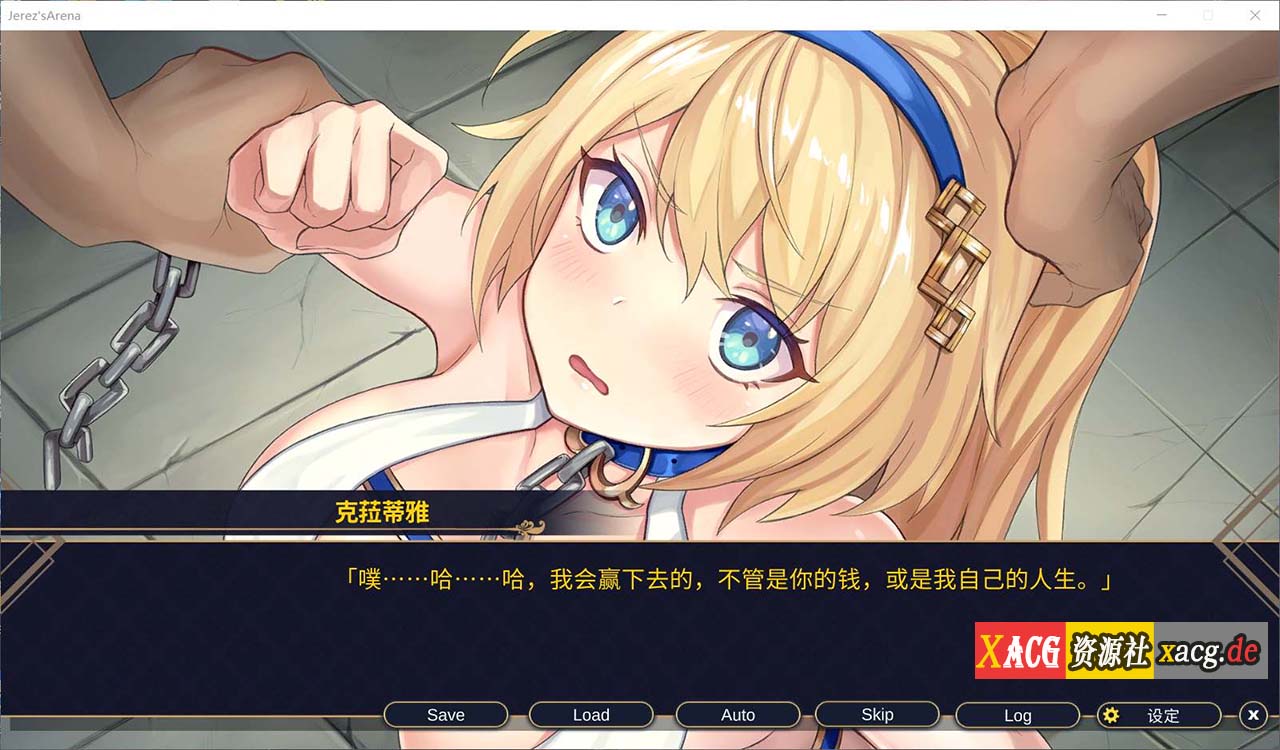Viewport: 1280px width, 750px height.
Task: Click the close X icon on the title bar
Action: (x=1255, y=15)
